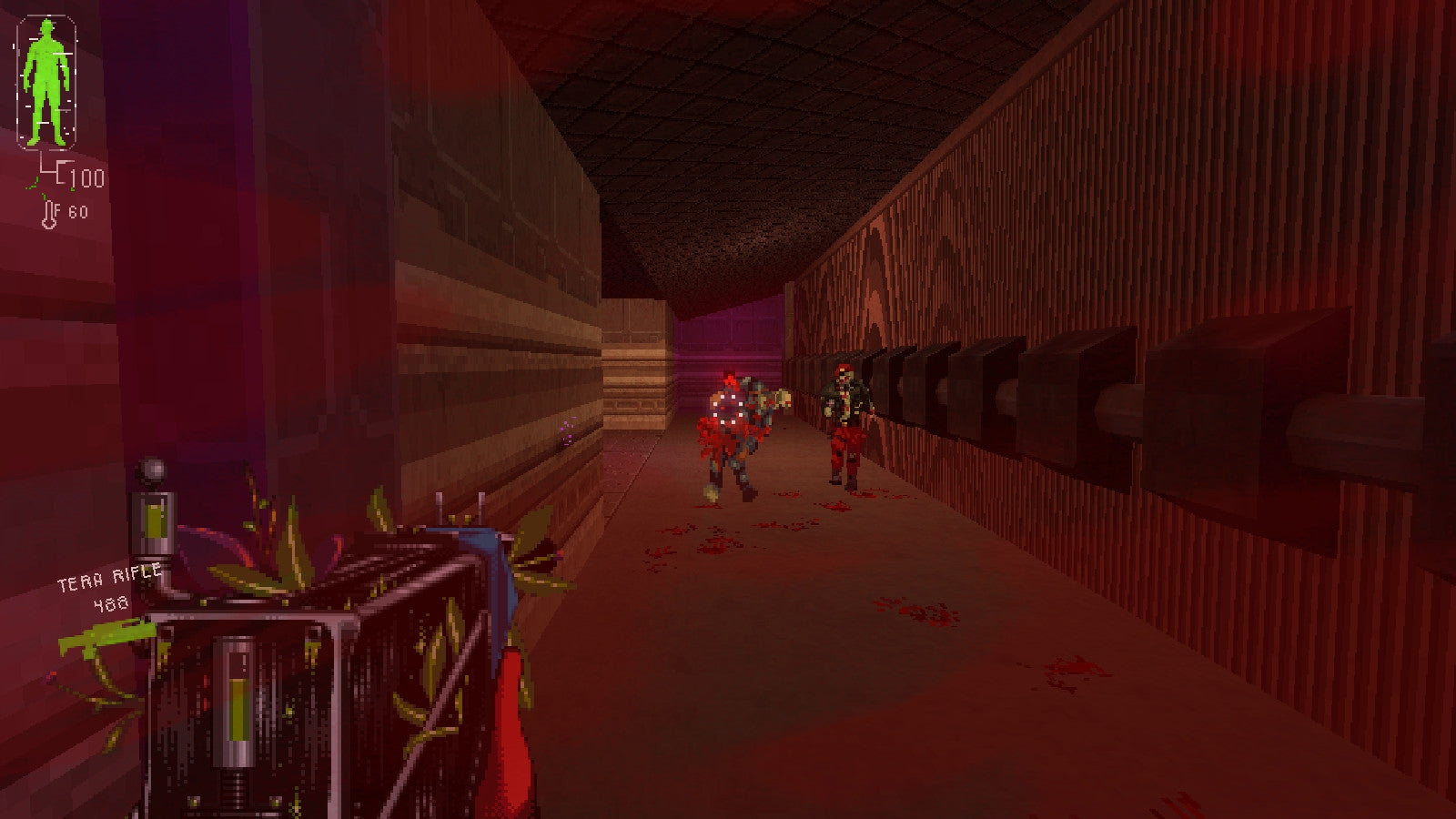Click the striped wooden pillar at corridor's end
Viewport: 1456px width, 819px height.
[637, 373]
